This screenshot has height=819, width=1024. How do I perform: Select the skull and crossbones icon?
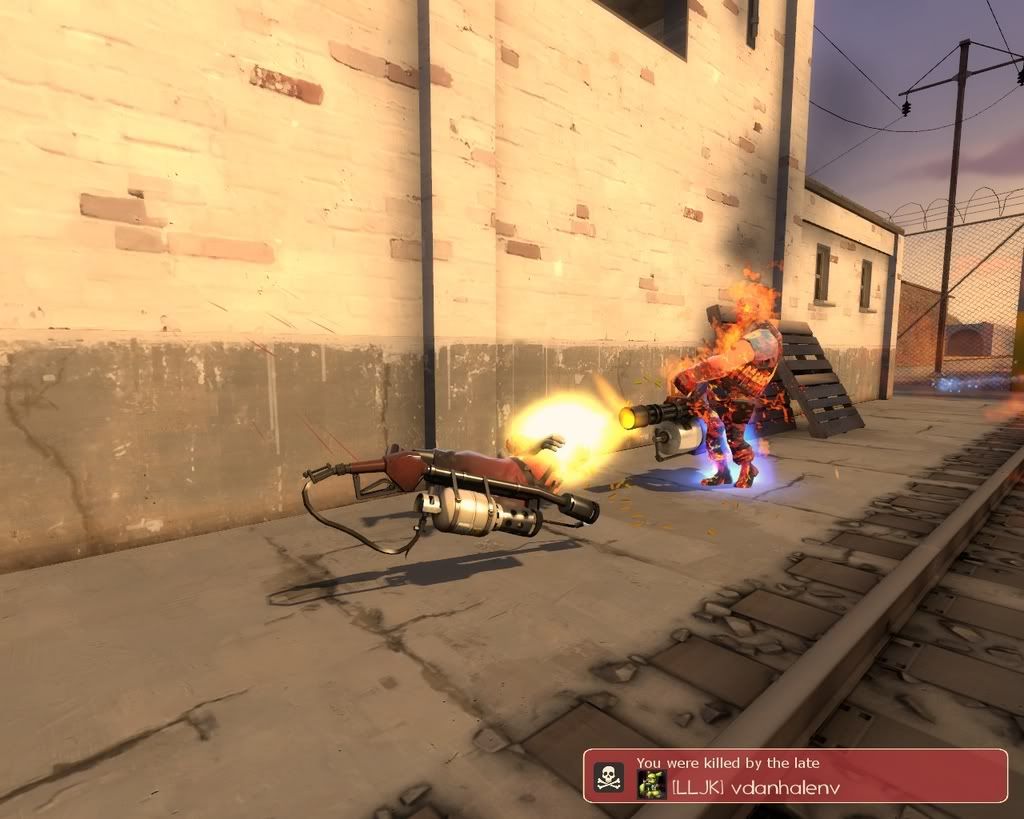click(x=608, y=777)
